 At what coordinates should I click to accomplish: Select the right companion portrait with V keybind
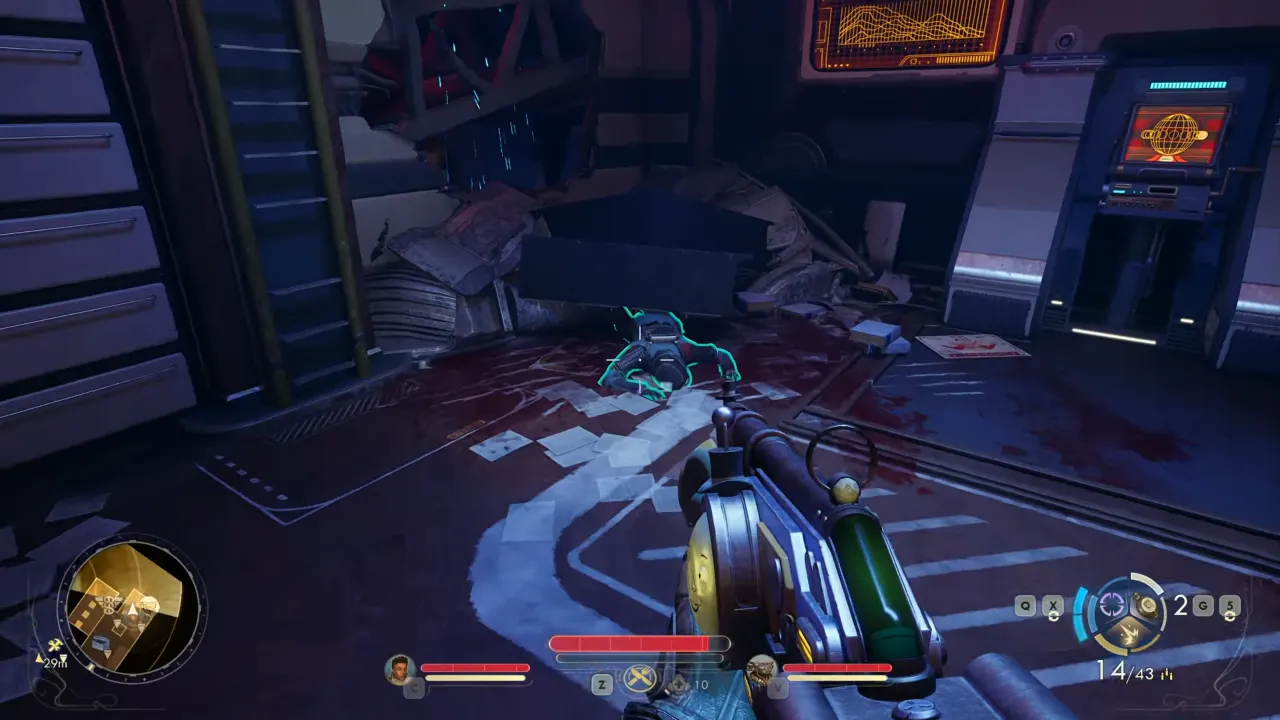tap(760, 668)
